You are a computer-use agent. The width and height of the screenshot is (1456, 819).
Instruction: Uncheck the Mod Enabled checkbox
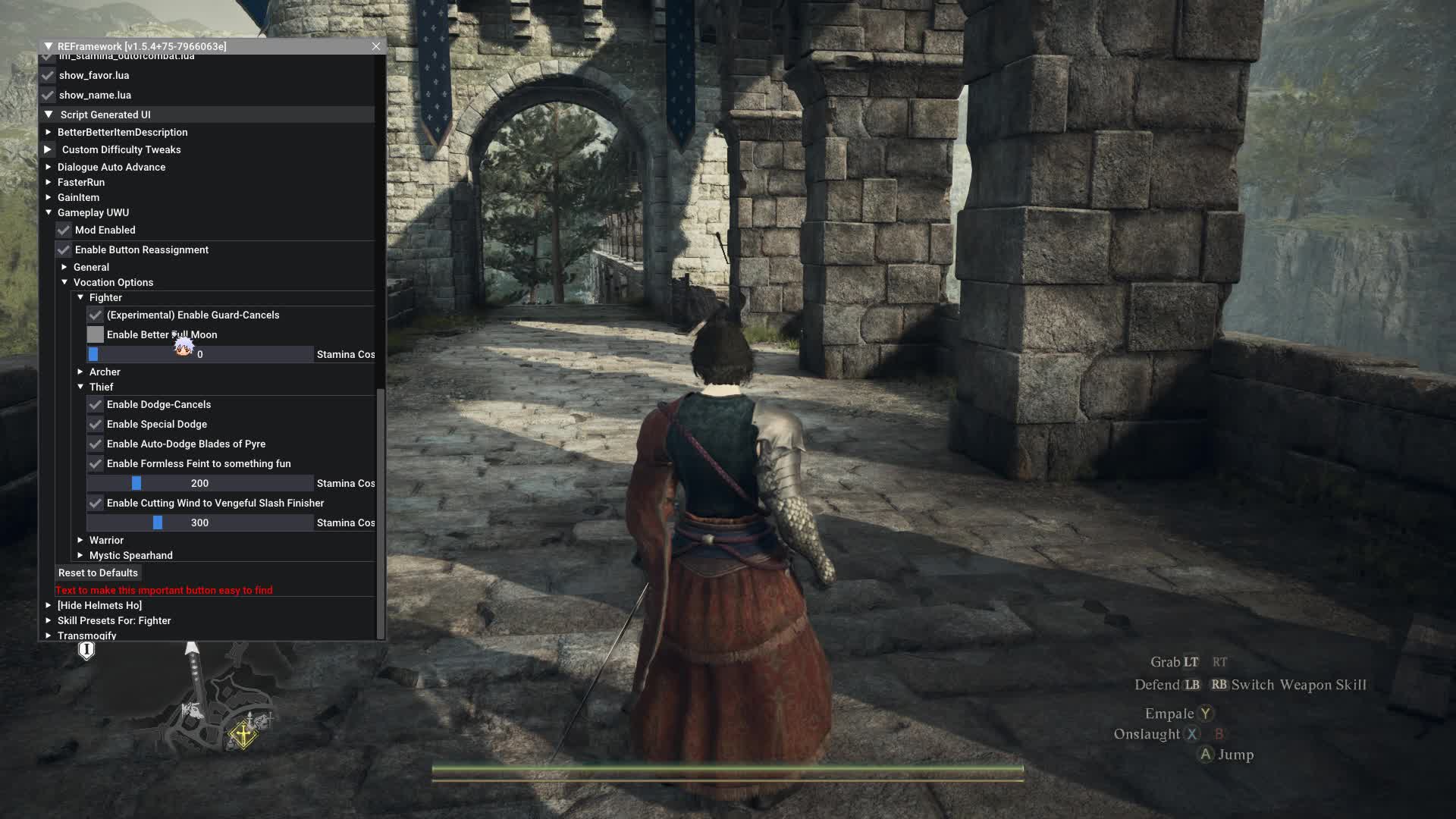[64, 231]
